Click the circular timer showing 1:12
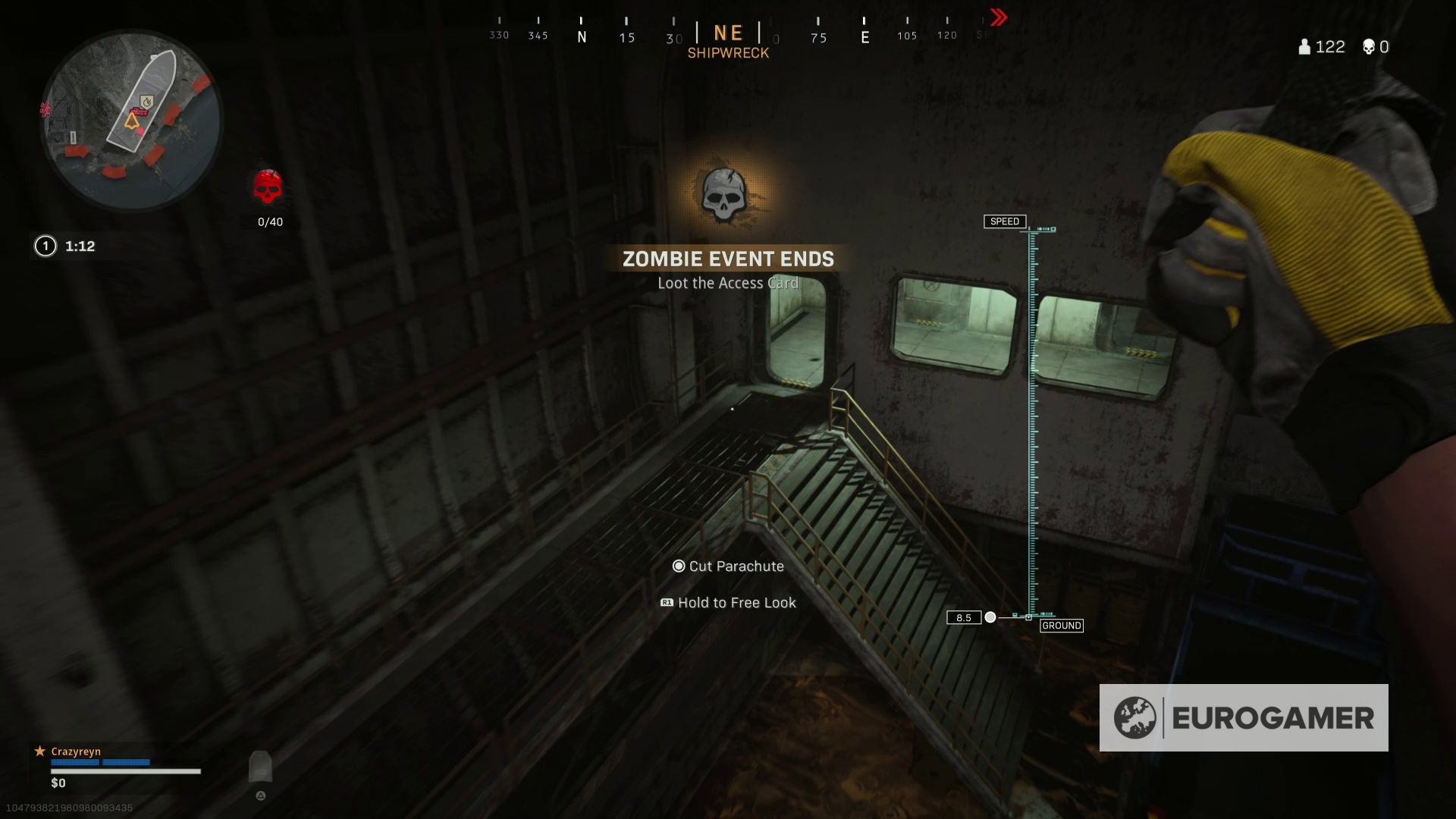This screenshot has width=1456, height=819. pyautogui.click(x=45, y=246)
